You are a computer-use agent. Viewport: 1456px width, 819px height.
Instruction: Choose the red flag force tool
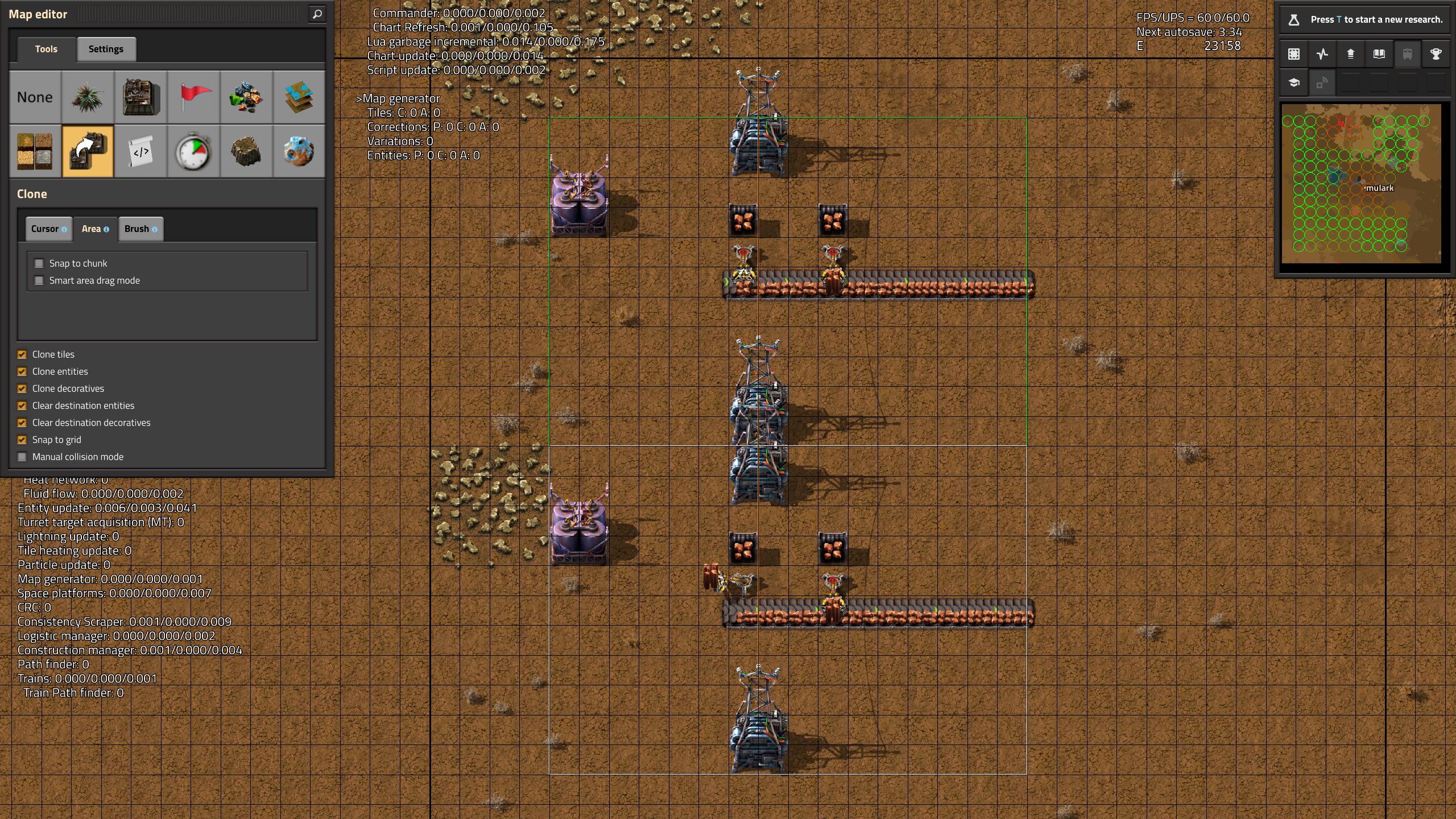click(x=193, y=97)
